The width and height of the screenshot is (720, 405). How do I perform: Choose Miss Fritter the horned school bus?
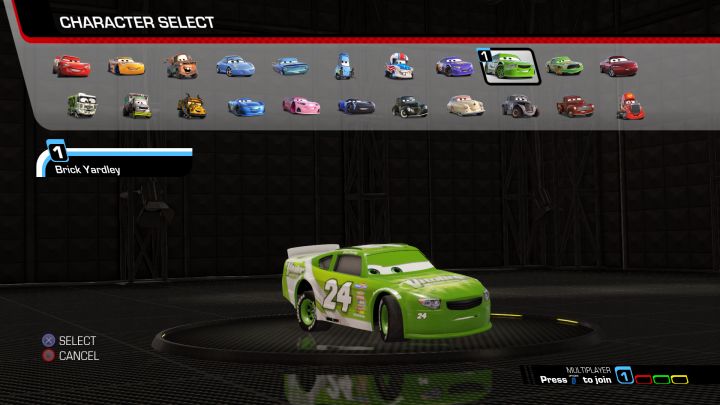[191, 104]
